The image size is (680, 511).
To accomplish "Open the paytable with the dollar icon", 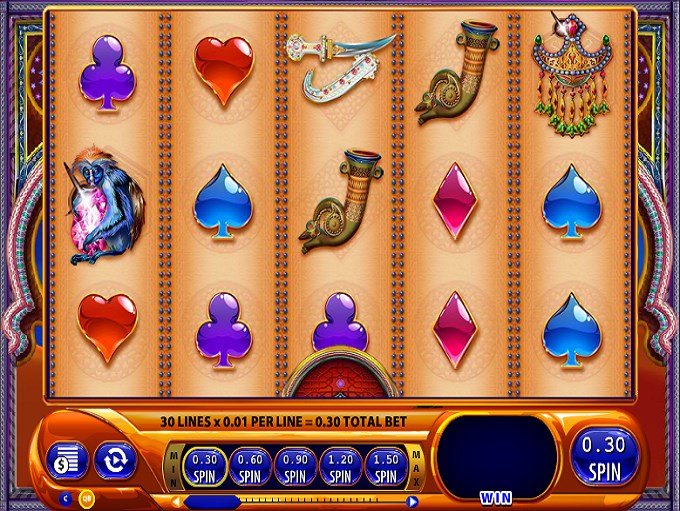I will 67,461.
